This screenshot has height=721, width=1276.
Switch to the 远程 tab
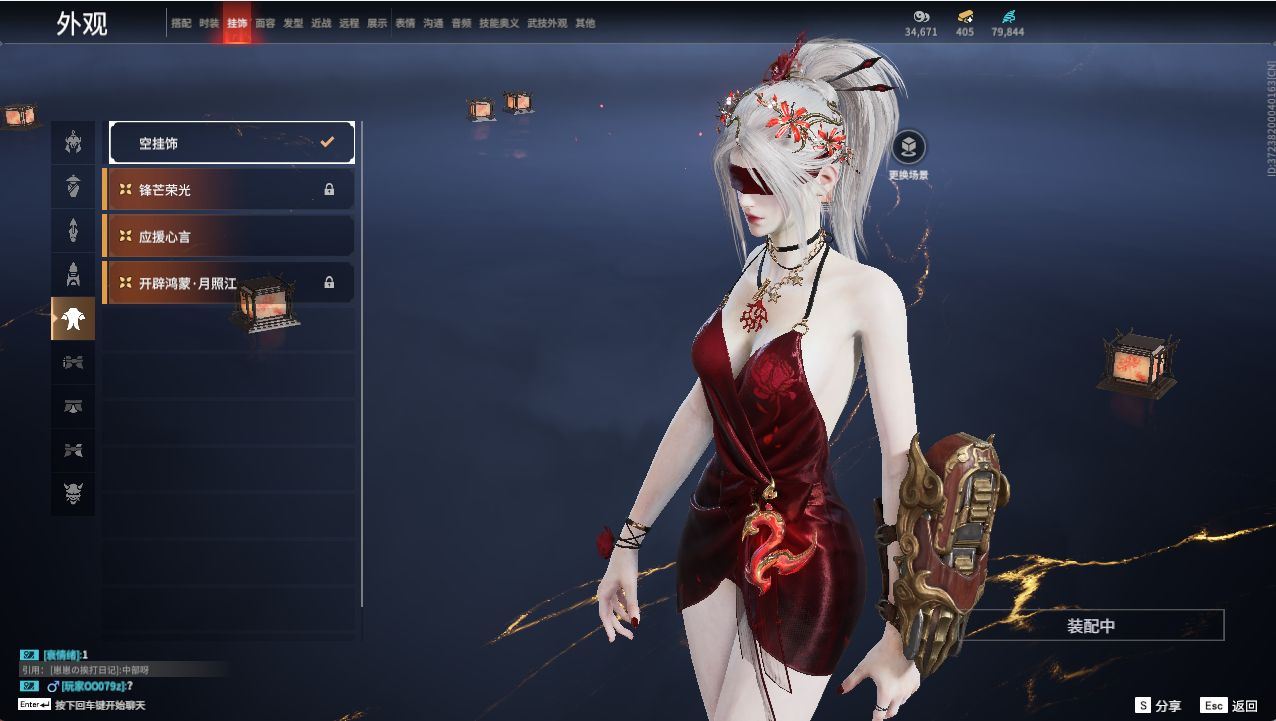click(x=349, y=23)
